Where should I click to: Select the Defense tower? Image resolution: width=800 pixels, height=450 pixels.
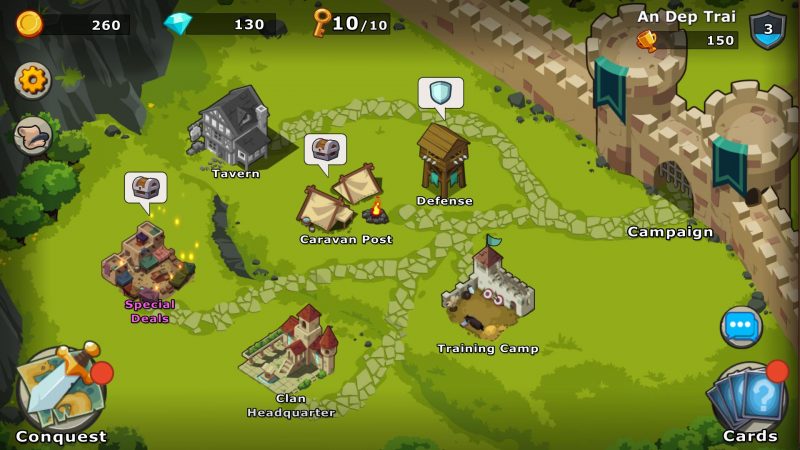(x=442, y=160)
